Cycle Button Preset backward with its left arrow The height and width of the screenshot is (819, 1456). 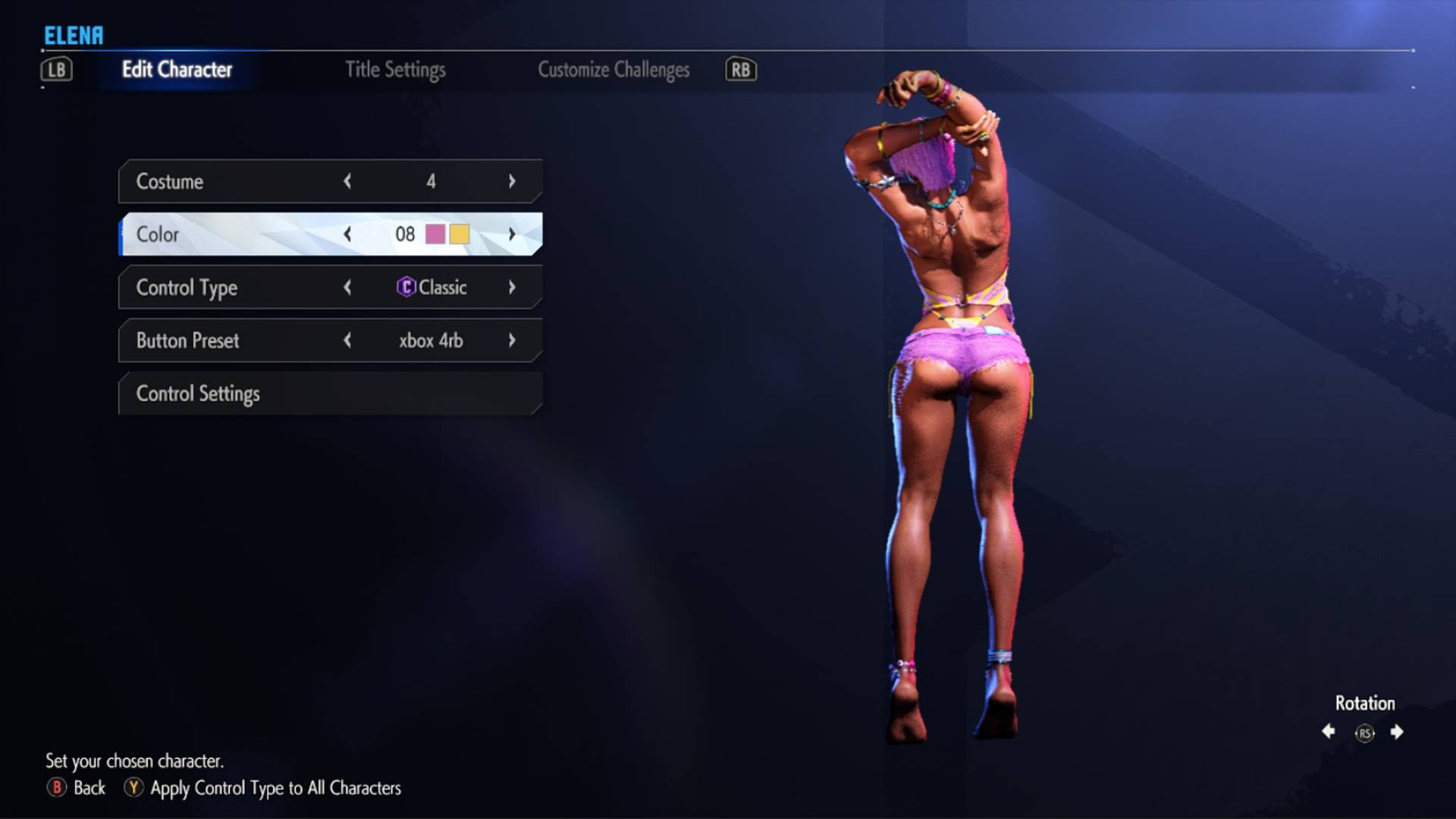(347, 340)
